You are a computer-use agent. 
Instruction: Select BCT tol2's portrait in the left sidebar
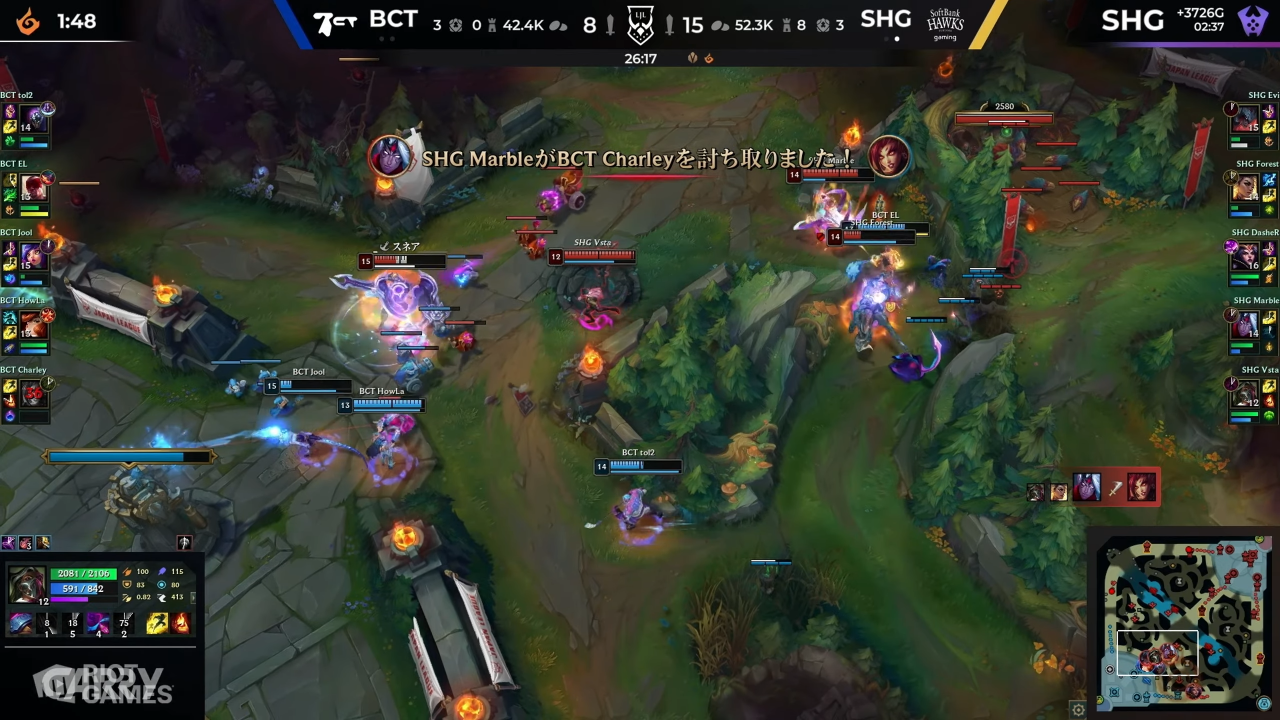[32, 120]
